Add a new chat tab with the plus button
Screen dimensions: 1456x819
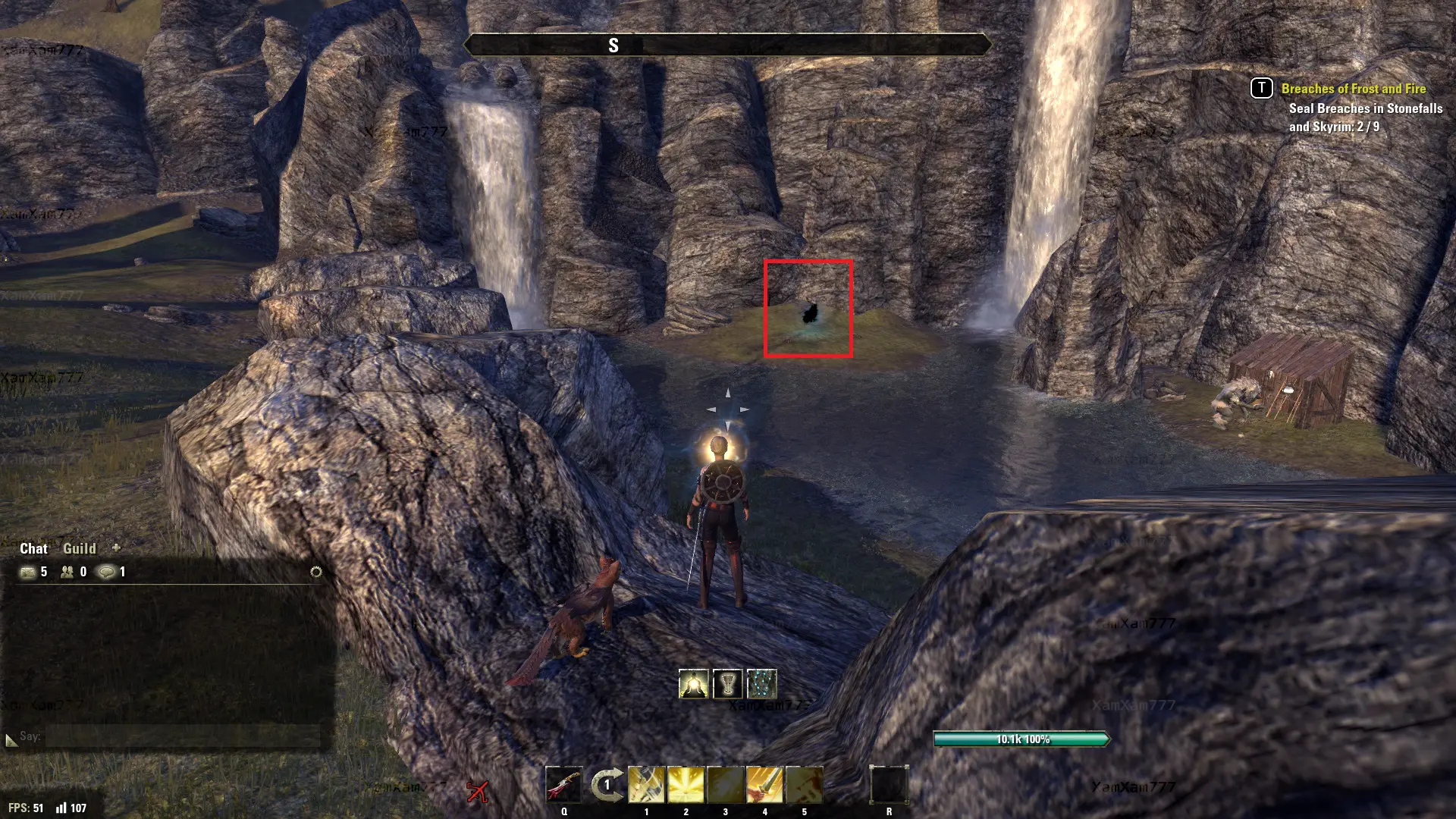click(x=116, y=548)
